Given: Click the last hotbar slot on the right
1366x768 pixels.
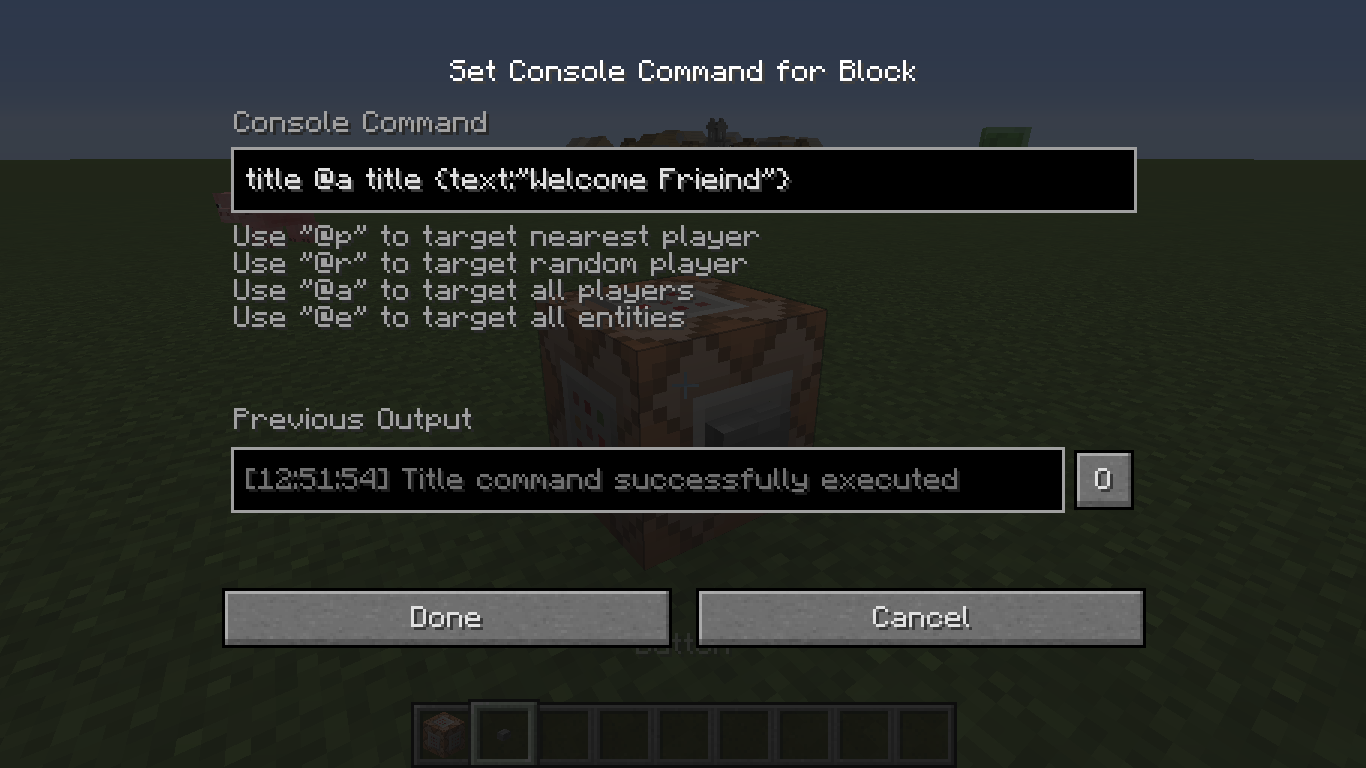Looking at the screenshot, I should [x=922, y=732].
